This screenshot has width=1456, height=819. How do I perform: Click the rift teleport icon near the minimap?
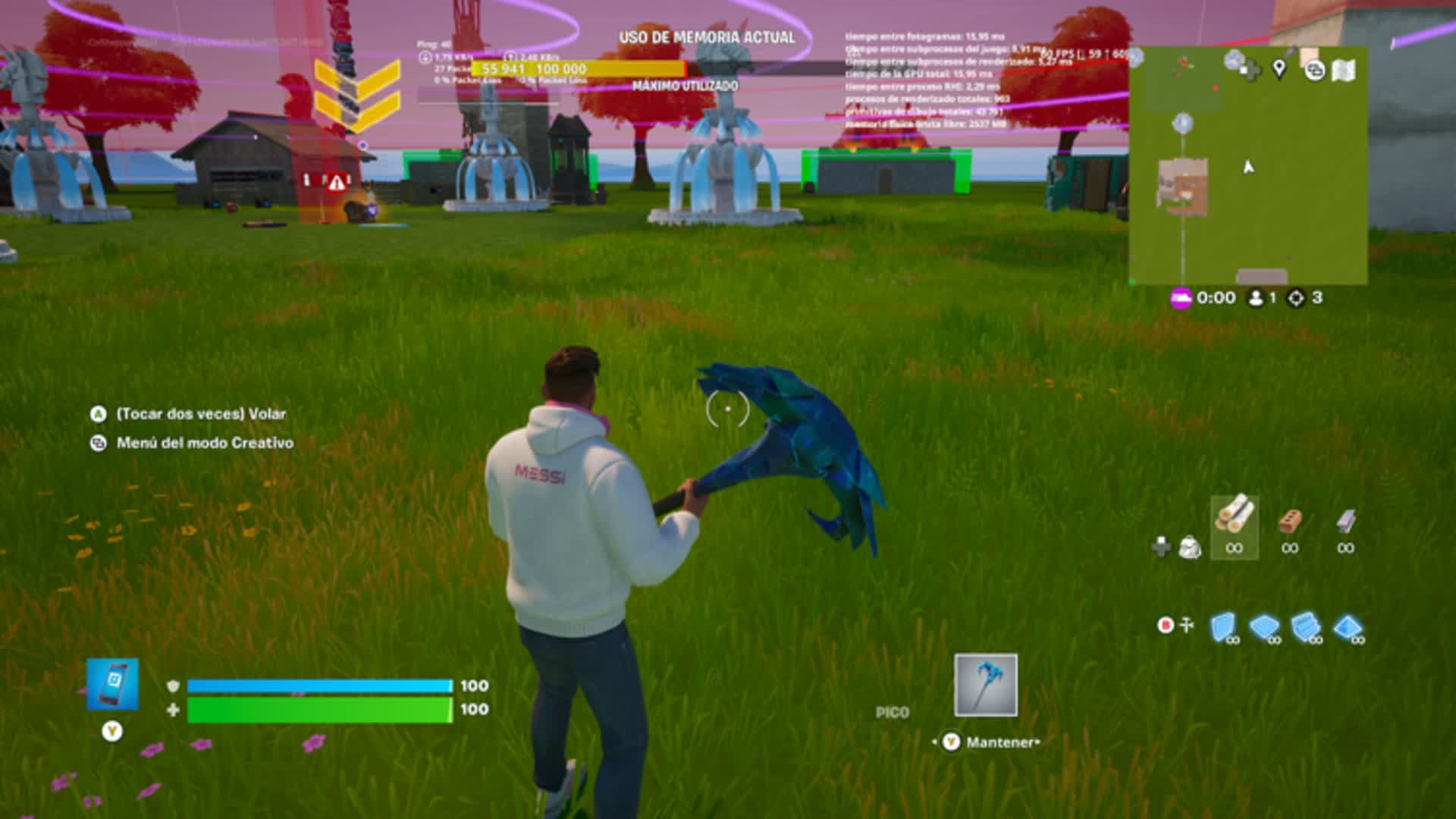click(x=1314, y=71)
